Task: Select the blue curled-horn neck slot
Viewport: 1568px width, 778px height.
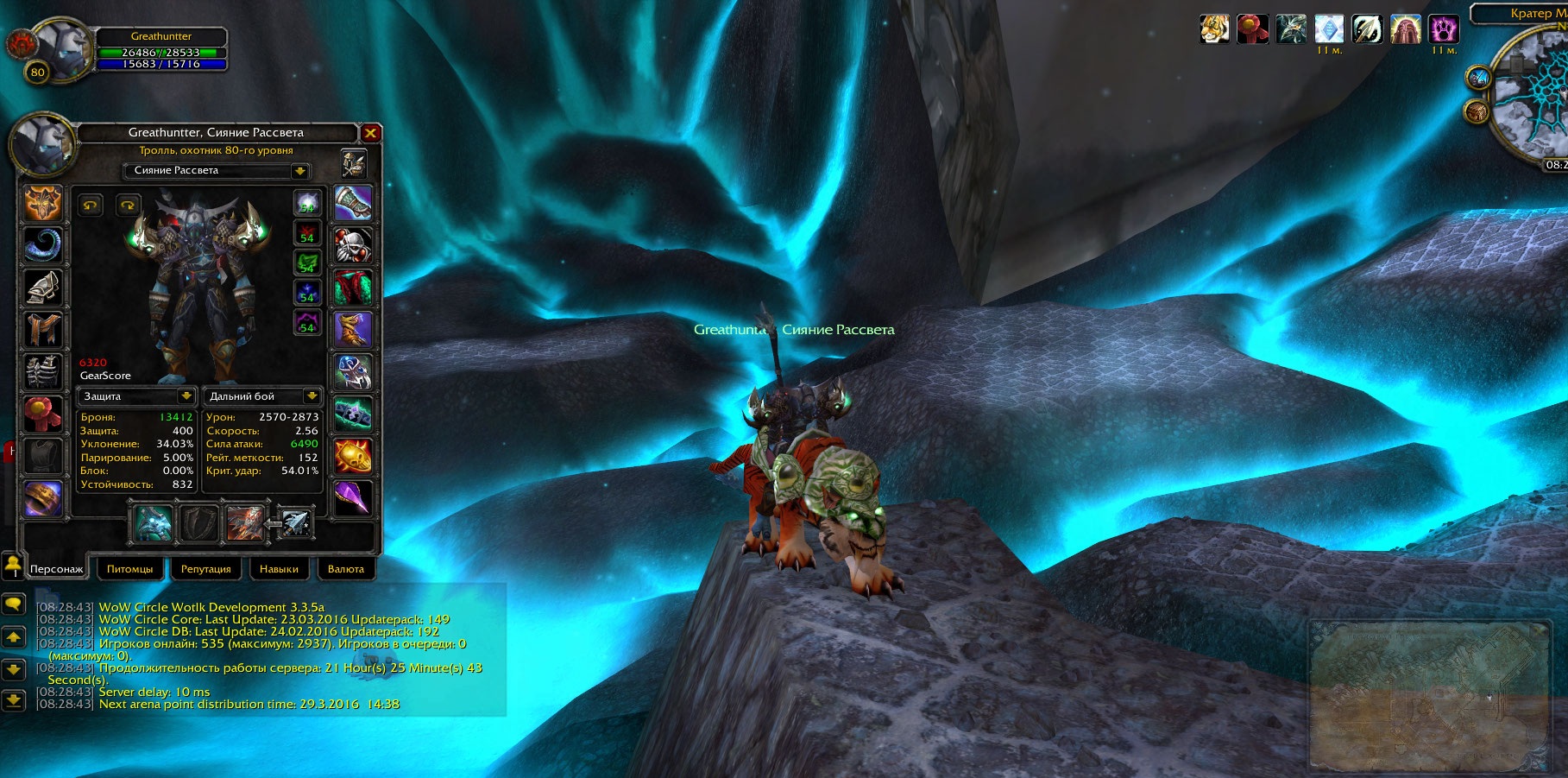Action: pos(42,246)
